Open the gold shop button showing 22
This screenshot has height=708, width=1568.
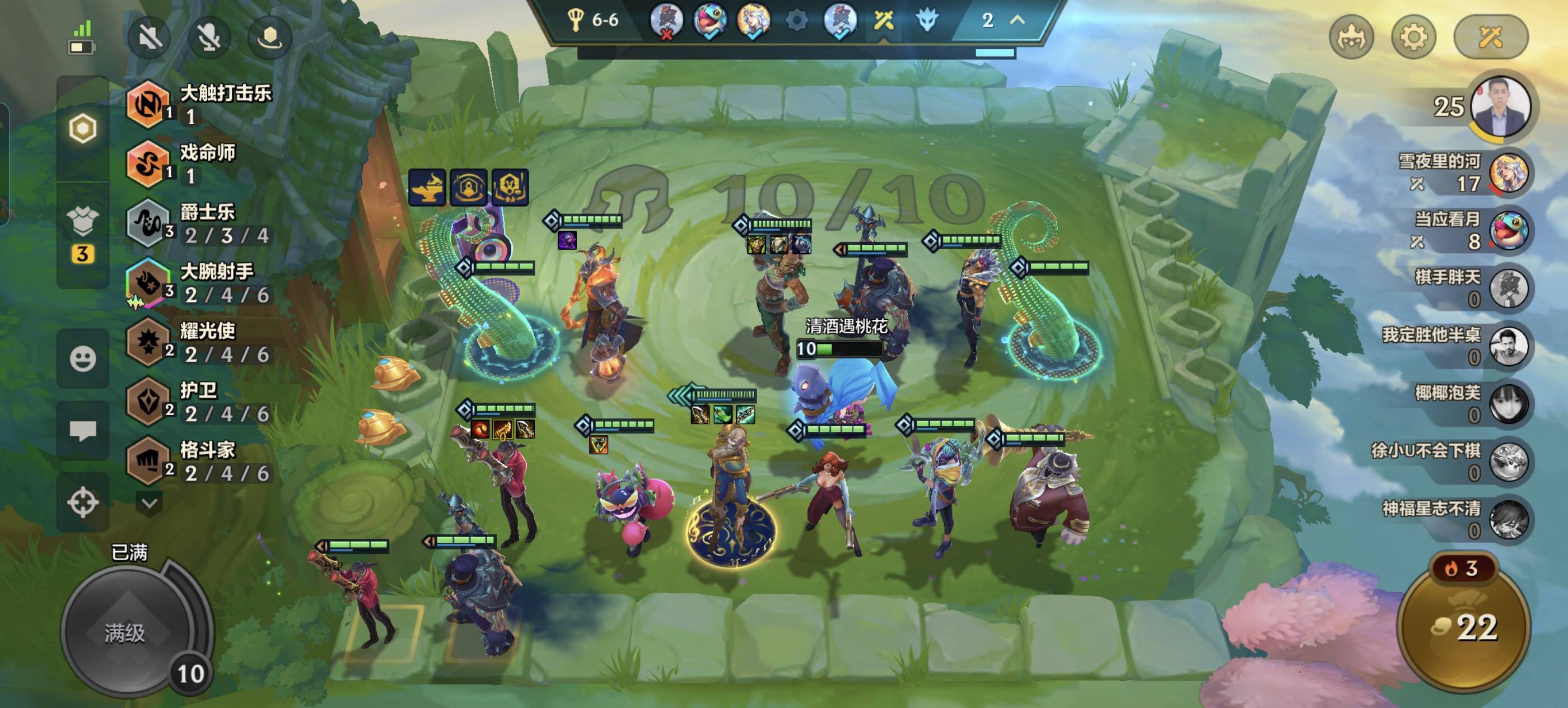pyautogui.click(x=1464, y=627)
